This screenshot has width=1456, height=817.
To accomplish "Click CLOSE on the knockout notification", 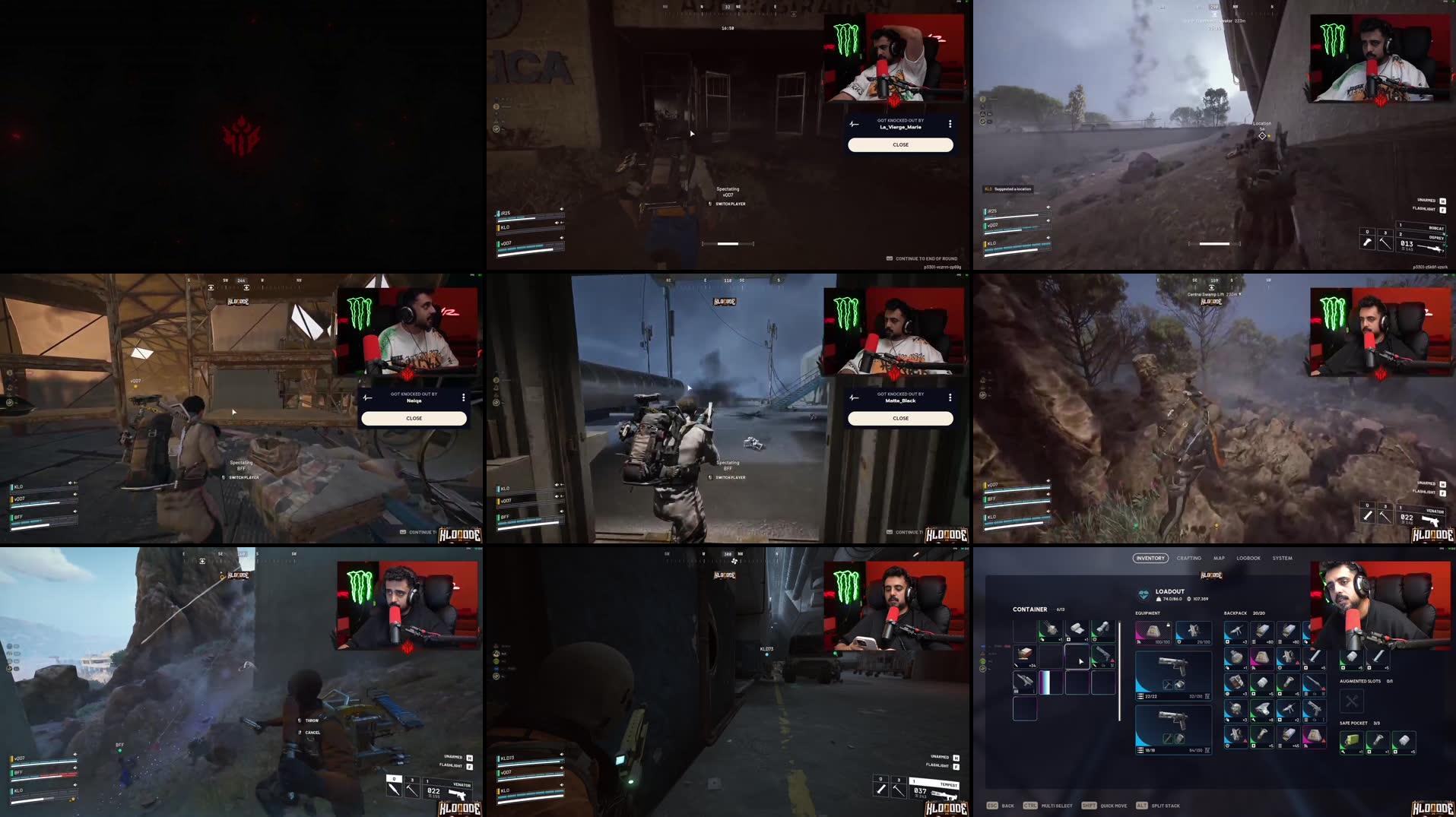I will pyautogui.click(x=900, y=144).
